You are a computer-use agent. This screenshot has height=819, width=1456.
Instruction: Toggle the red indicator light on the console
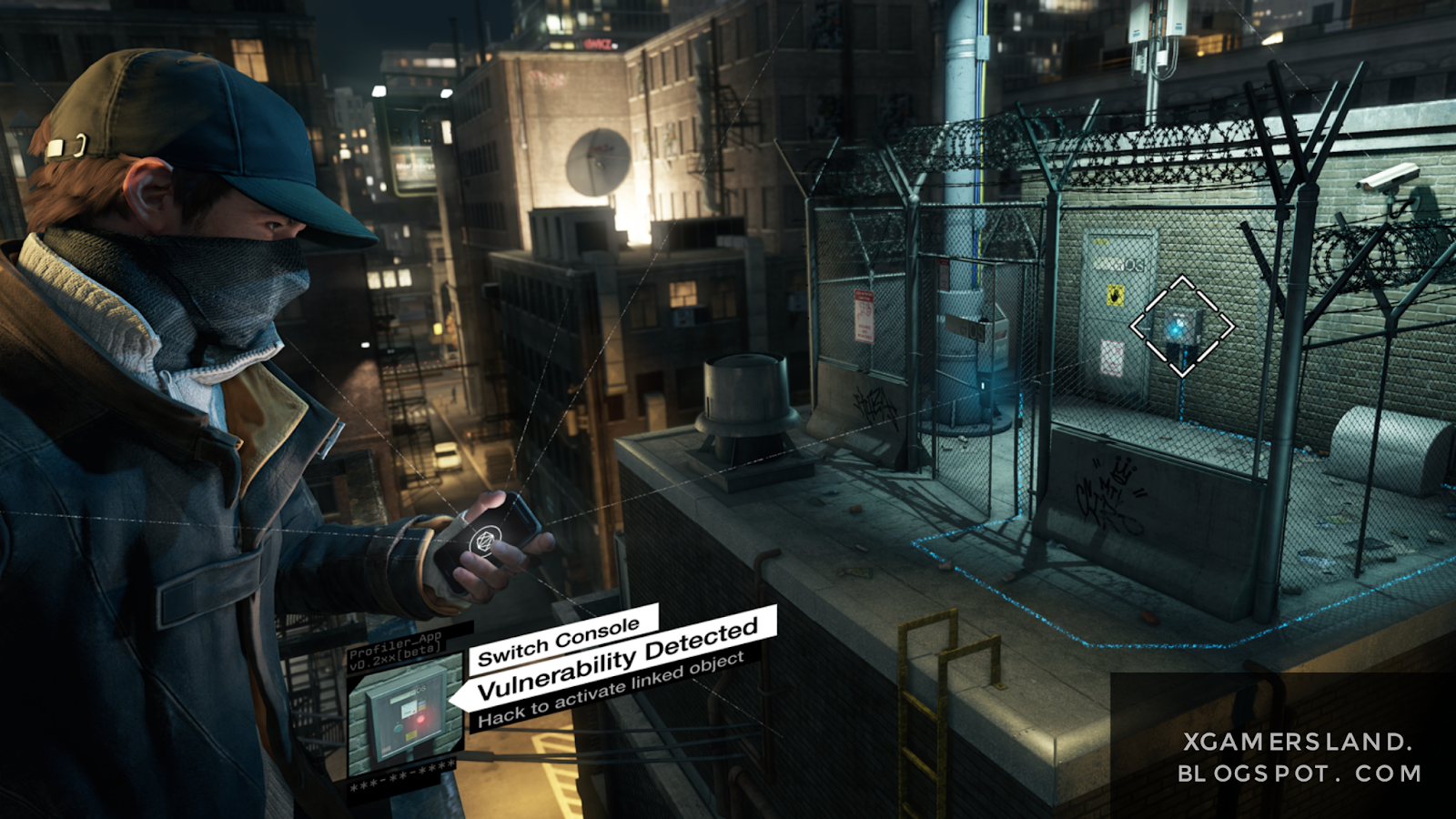point(421,719)
